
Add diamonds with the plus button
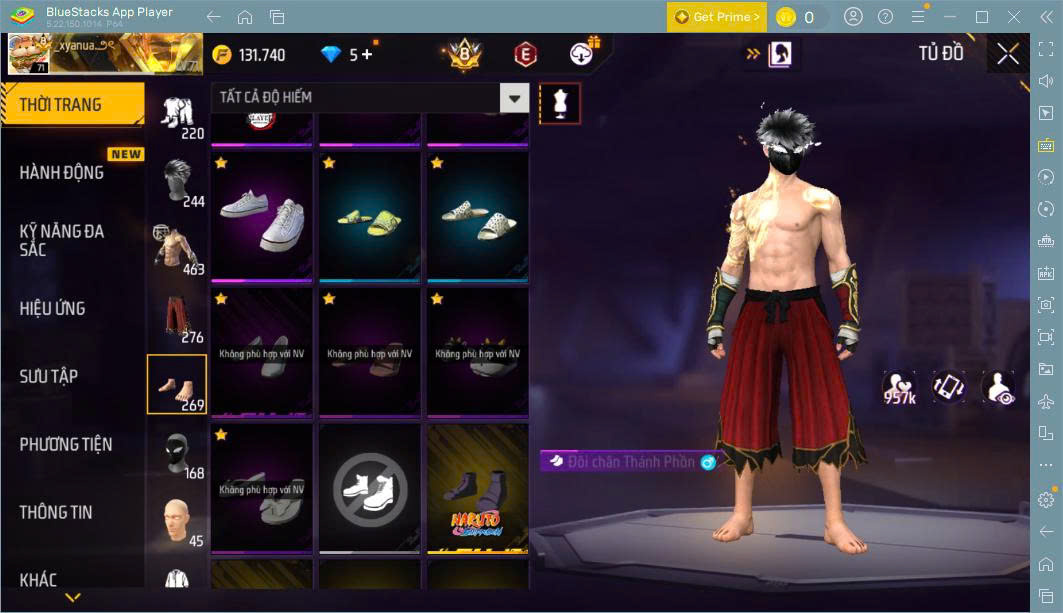coord(367,54)
